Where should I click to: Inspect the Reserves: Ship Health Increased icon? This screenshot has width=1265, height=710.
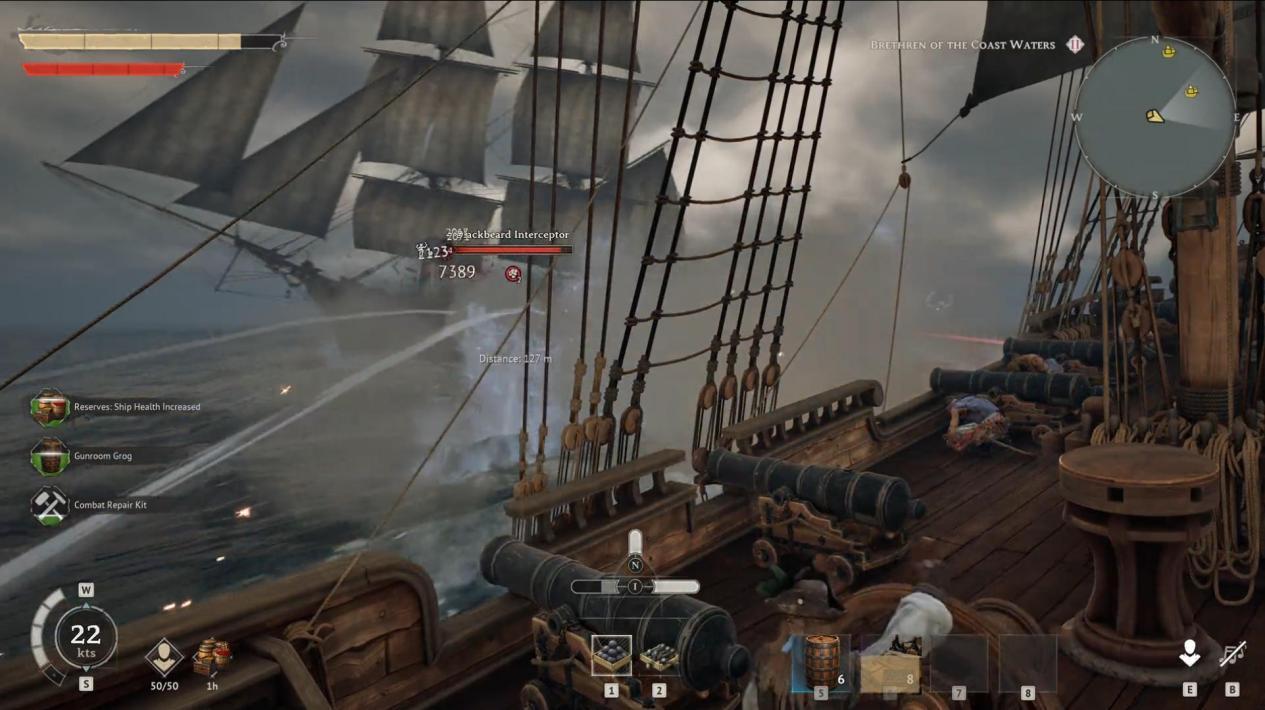tap(49, 407)
